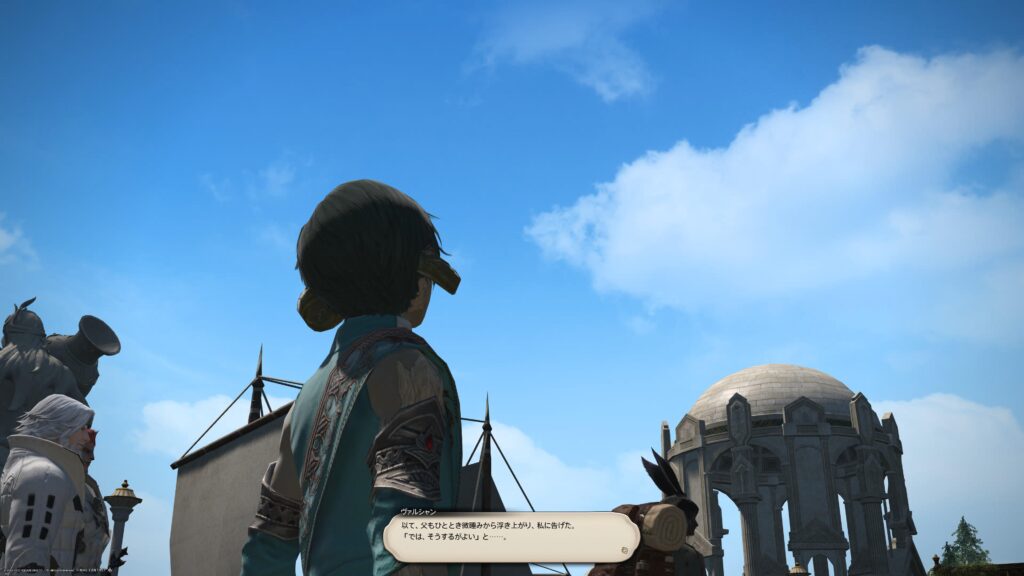Click ヴァルシャン's dialogue box to continue

[x=510, y=537]
